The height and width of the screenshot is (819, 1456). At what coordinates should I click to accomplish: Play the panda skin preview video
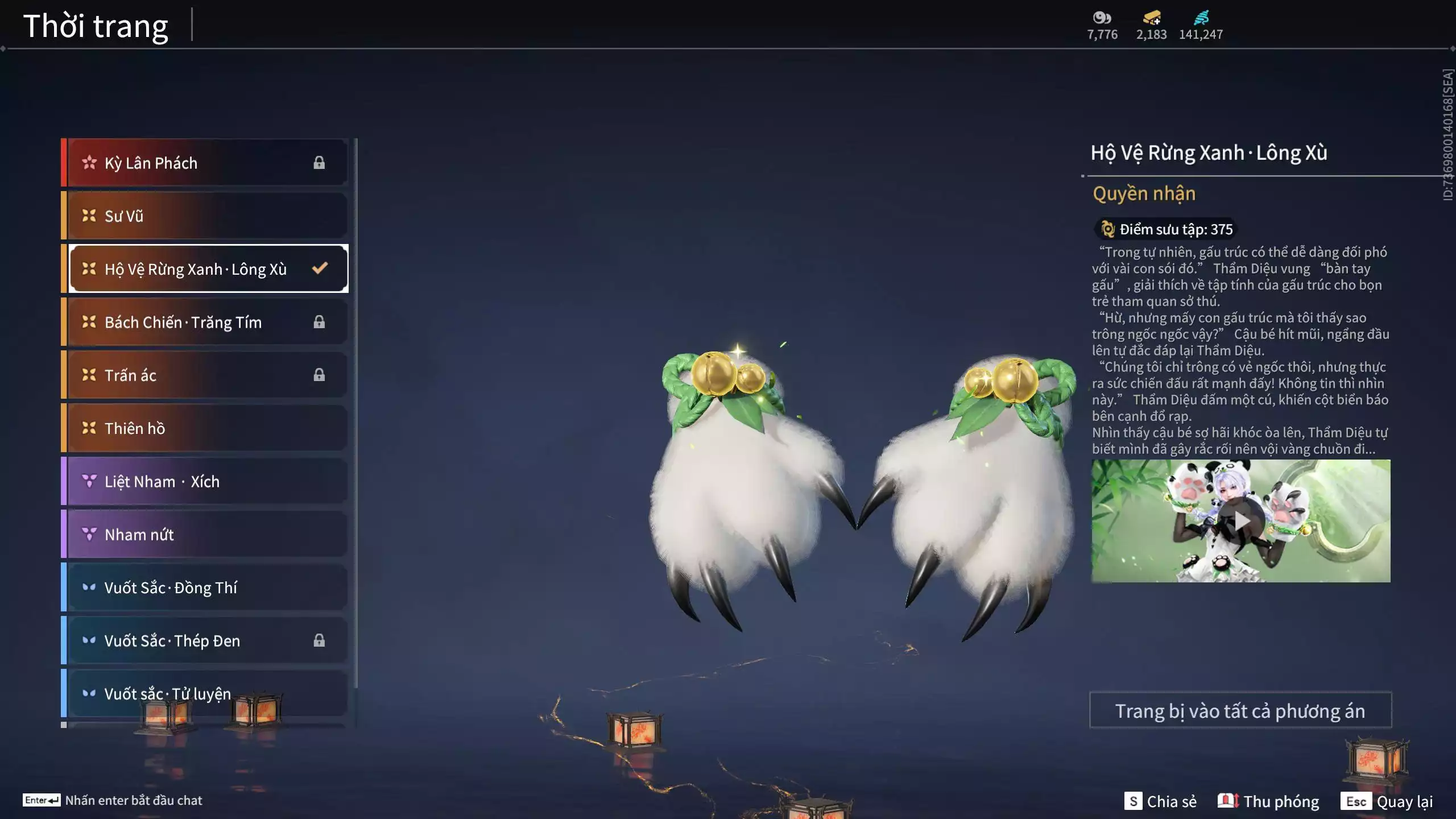point(1241,520)
